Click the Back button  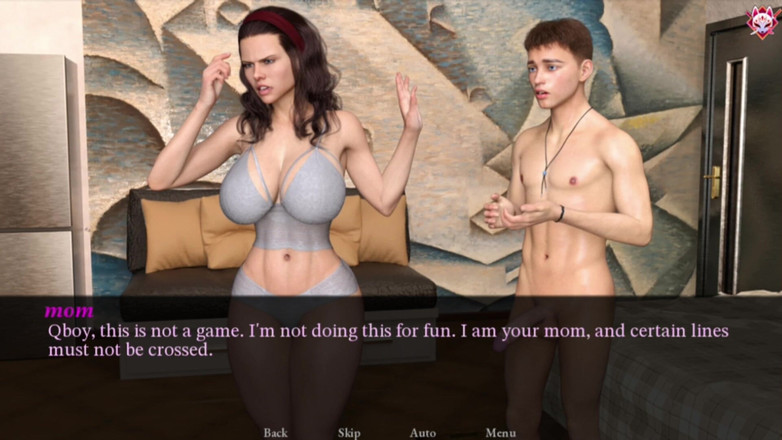(x=275, y=432)
